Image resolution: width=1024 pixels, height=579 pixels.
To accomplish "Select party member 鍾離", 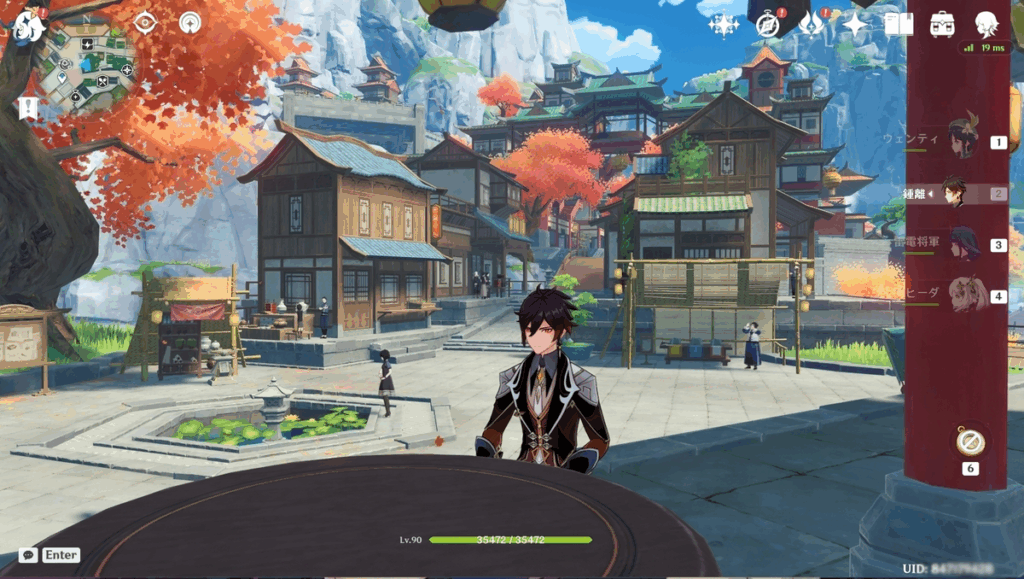I will click(x=956, y=193).
